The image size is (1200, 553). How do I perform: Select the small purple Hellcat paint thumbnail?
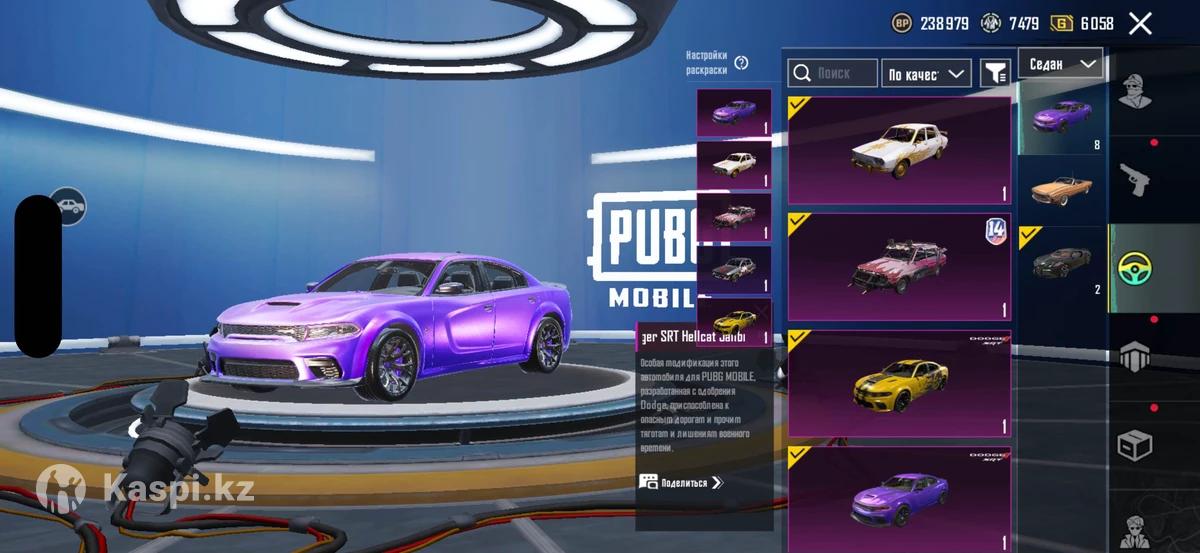coord(733,112)
